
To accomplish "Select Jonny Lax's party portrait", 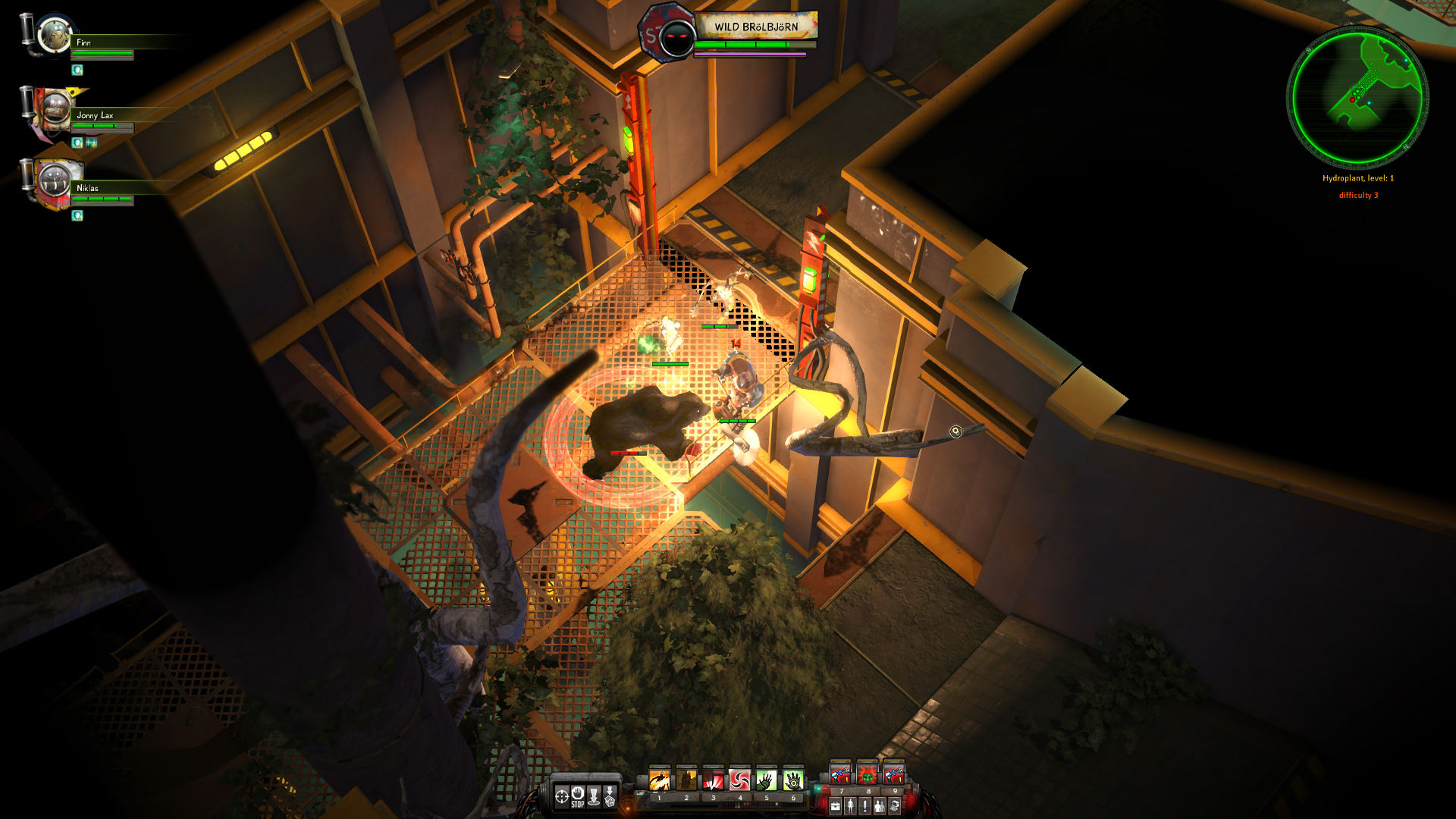I will pyautogui.click(x=54, y=110).
